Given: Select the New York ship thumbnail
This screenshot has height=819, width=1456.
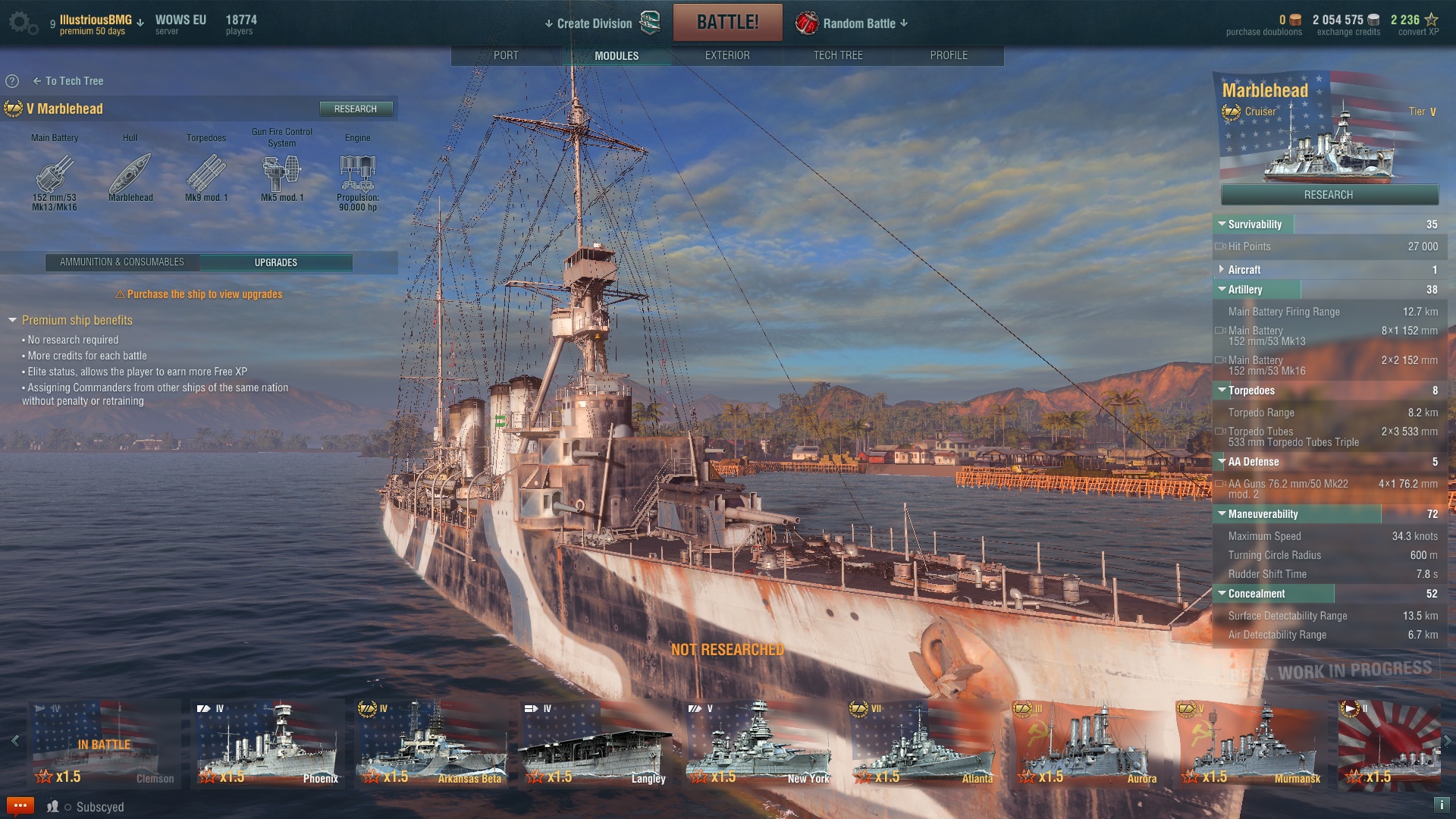Looking at the screenshot, I should (758, 743).
